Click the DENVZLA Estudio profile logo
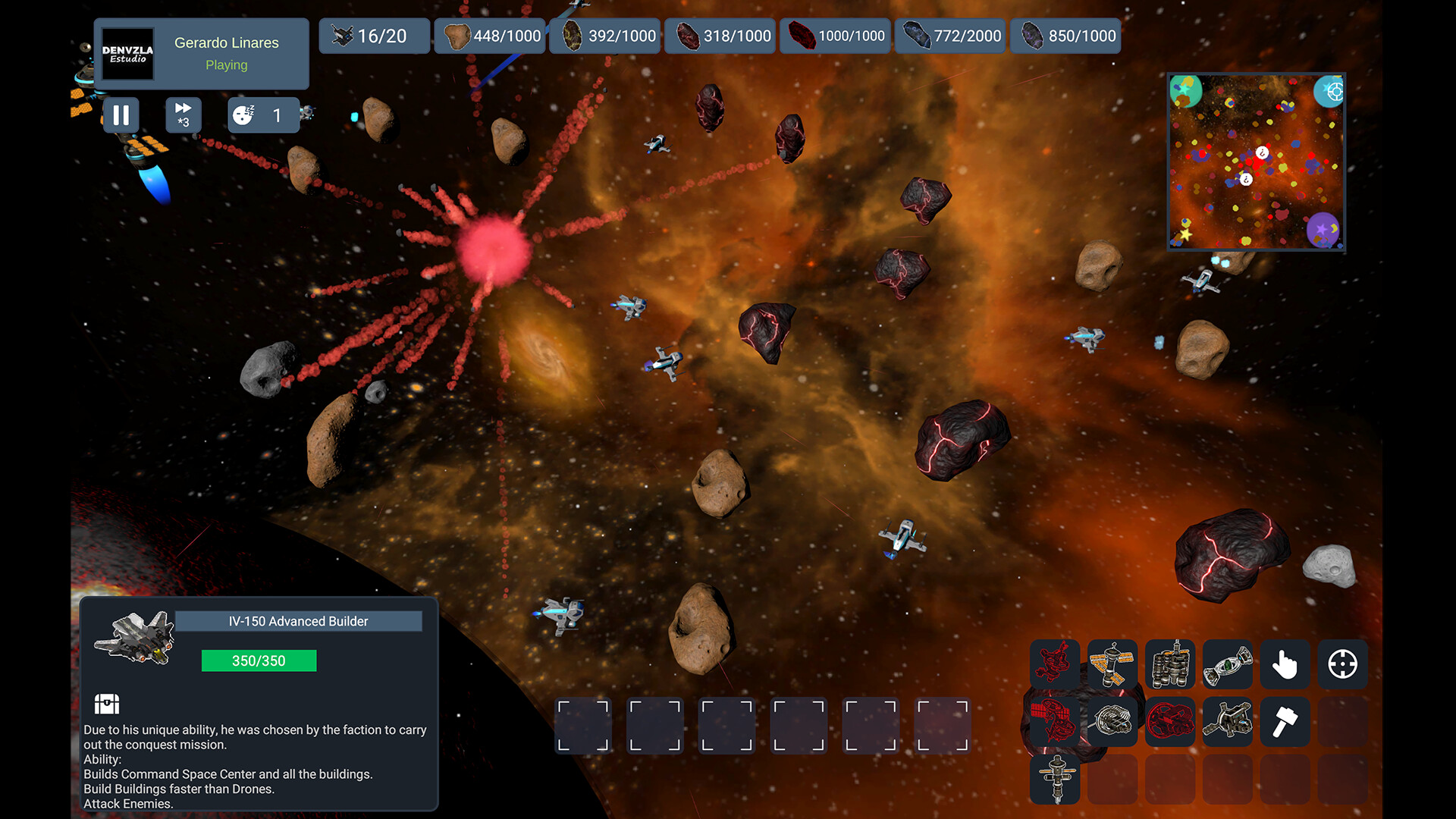The image size is (1456, 819). [x=127, y=54]
